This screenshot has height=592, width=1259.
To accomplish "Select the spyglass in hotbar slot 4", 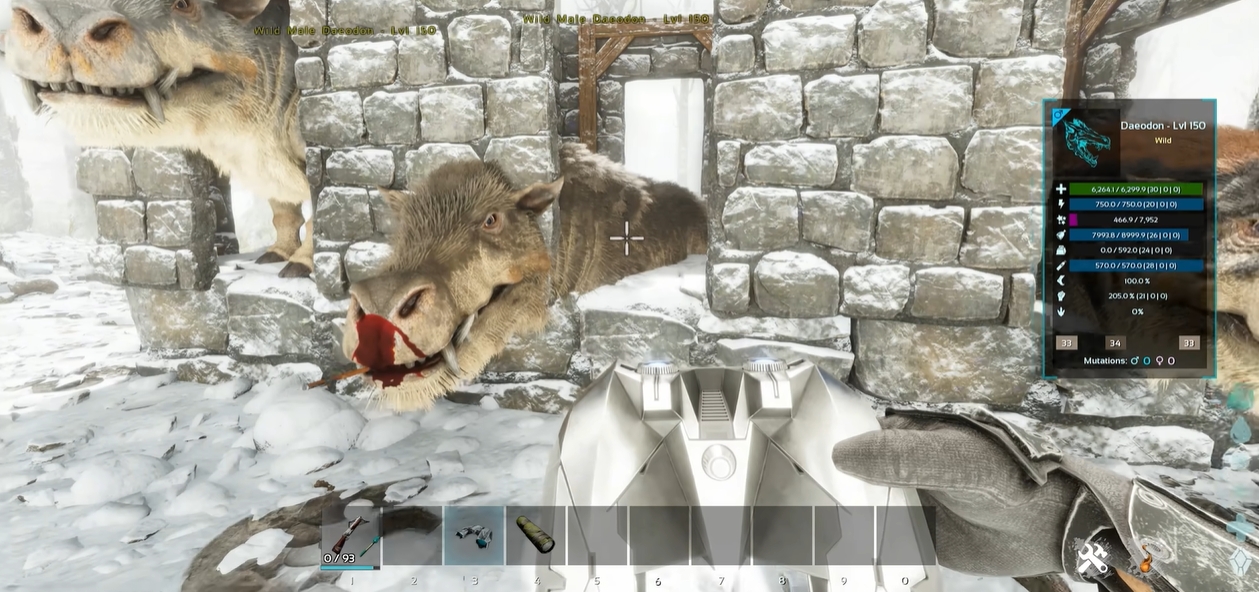I will click(536, 536).
